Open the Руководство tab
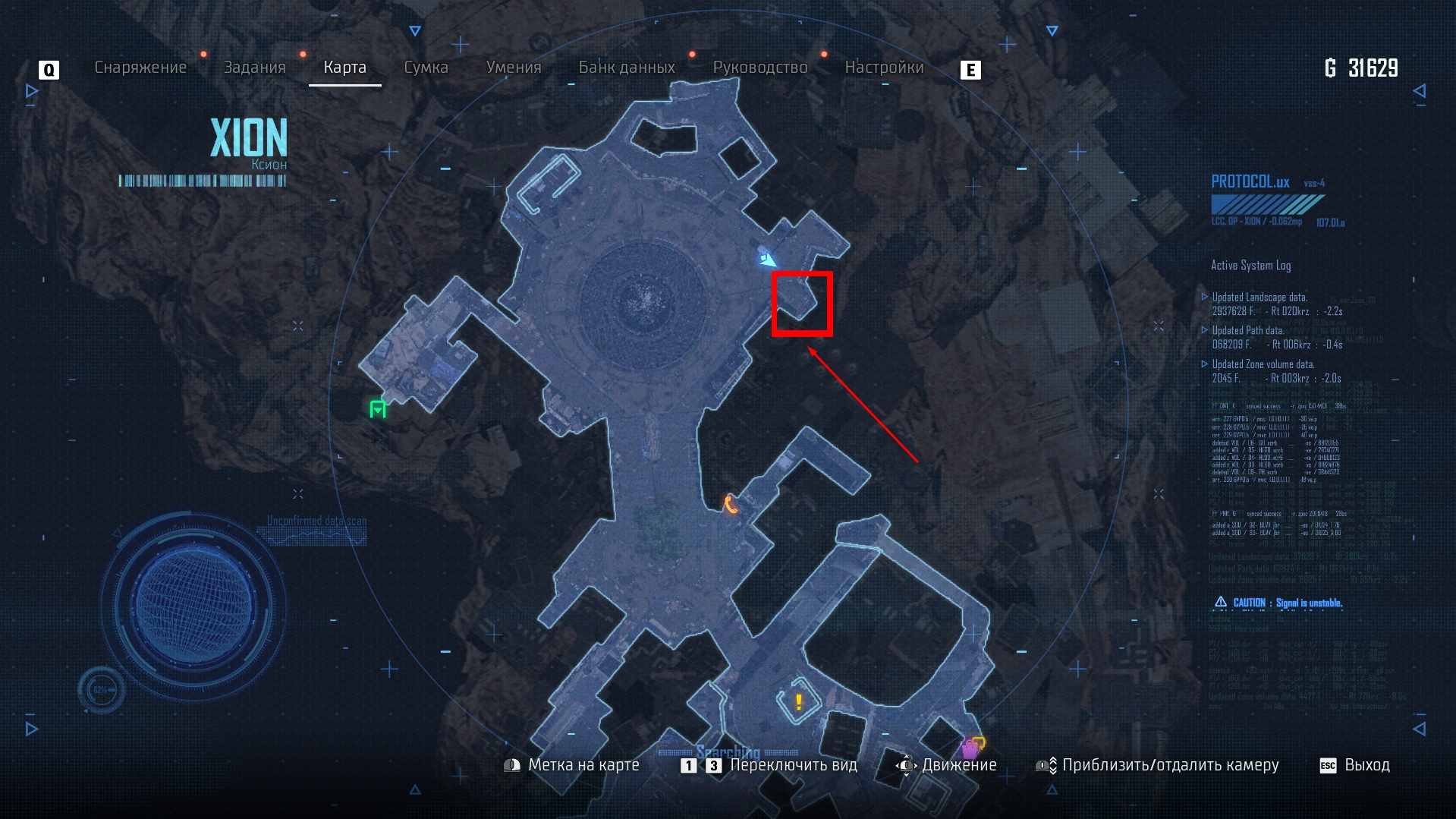Viewport: 1456px width, 819px height. pos(759,68)
